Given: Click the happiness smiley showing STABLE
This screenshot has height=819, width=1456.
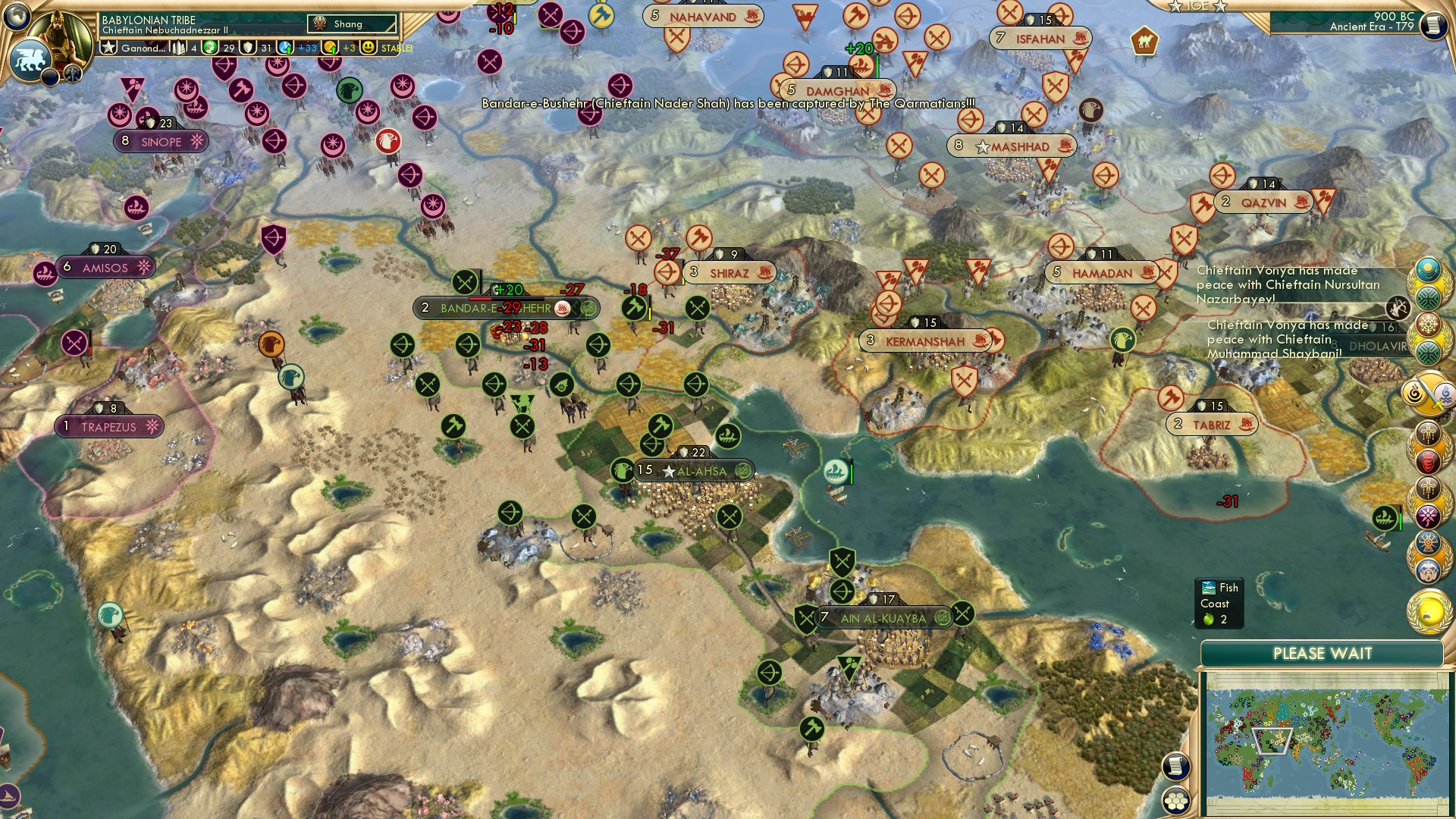Looking at the screenshot, I should click(x=369, y=48).
